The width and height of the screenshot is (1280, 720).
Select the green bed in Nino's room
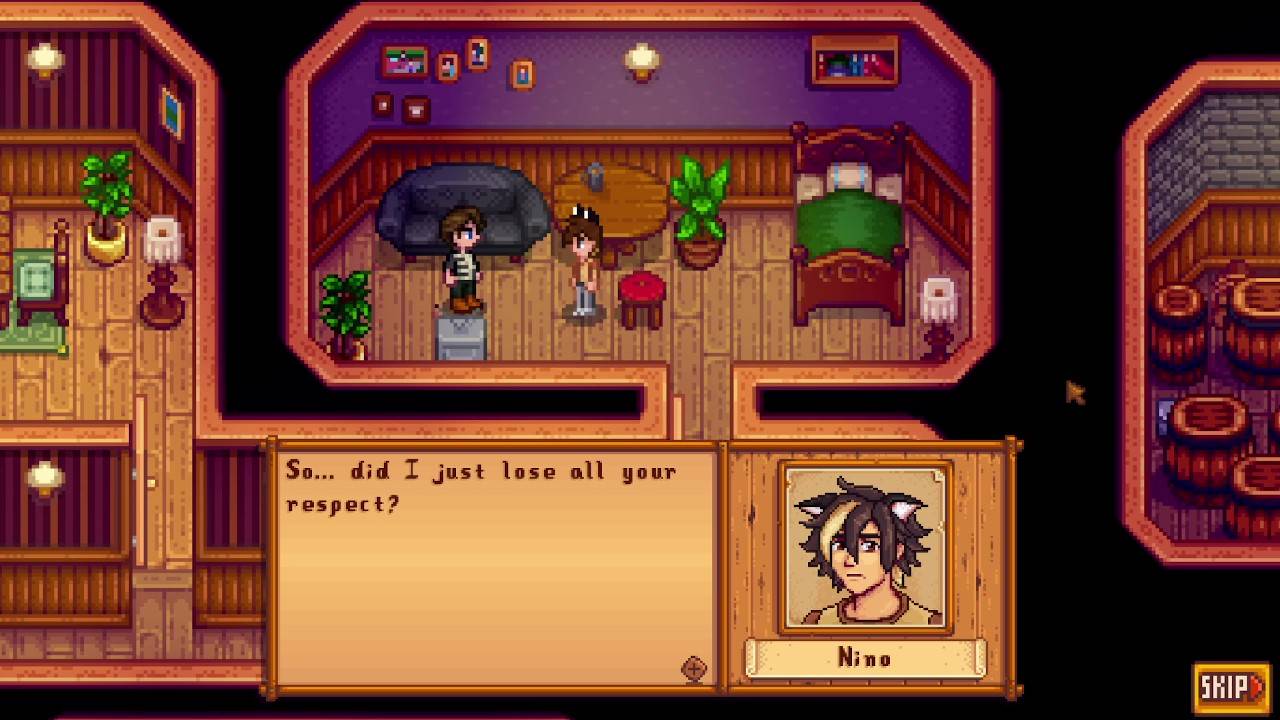click(x=848, y=230)
